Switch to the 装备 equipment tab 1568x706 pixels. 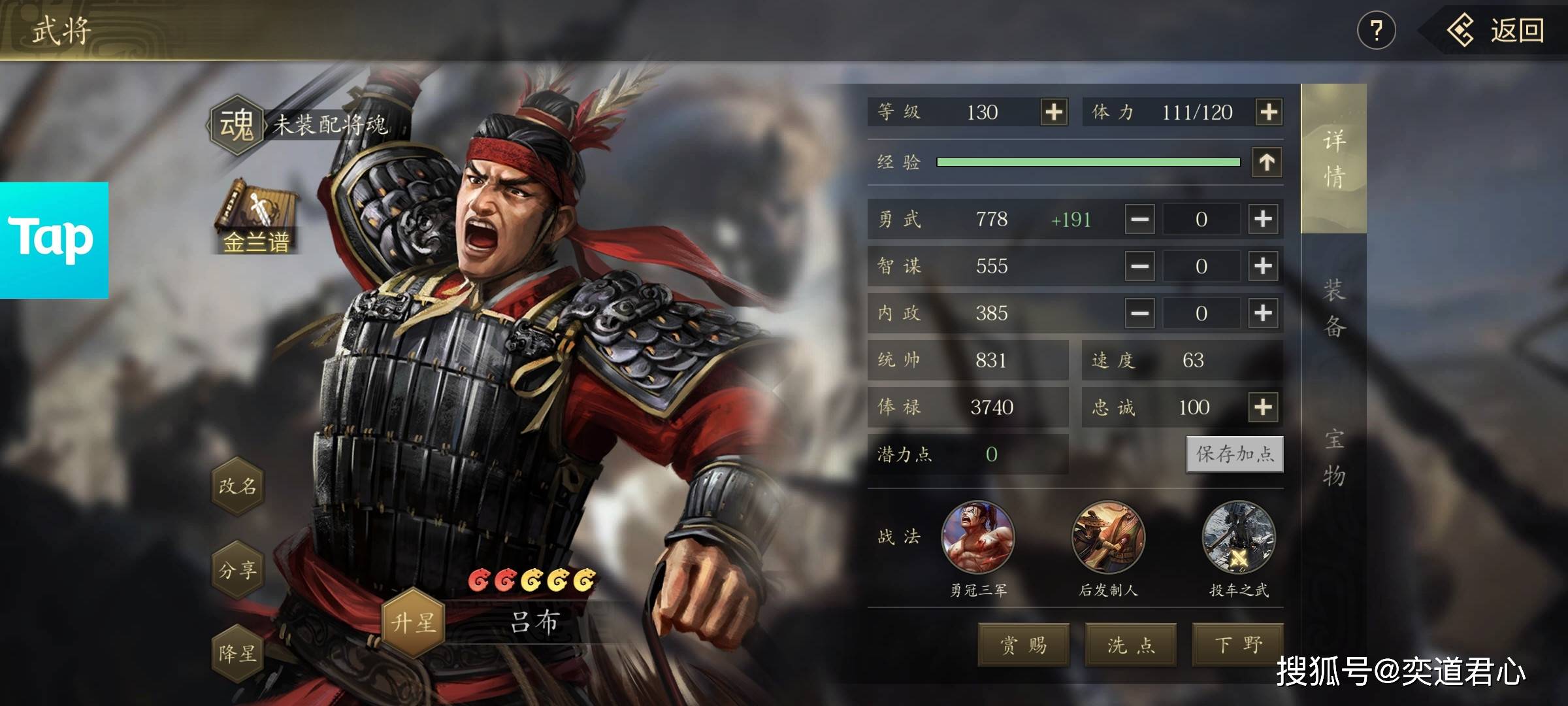[x=1333, y=308]
